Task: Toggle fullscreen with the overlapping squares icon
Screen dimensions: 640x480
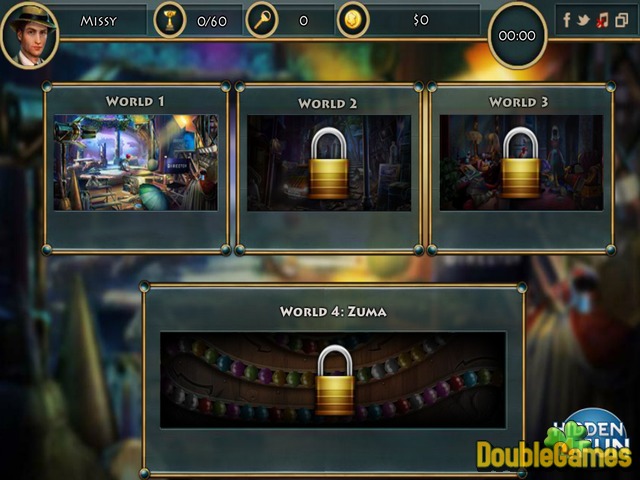Action: 619,19
